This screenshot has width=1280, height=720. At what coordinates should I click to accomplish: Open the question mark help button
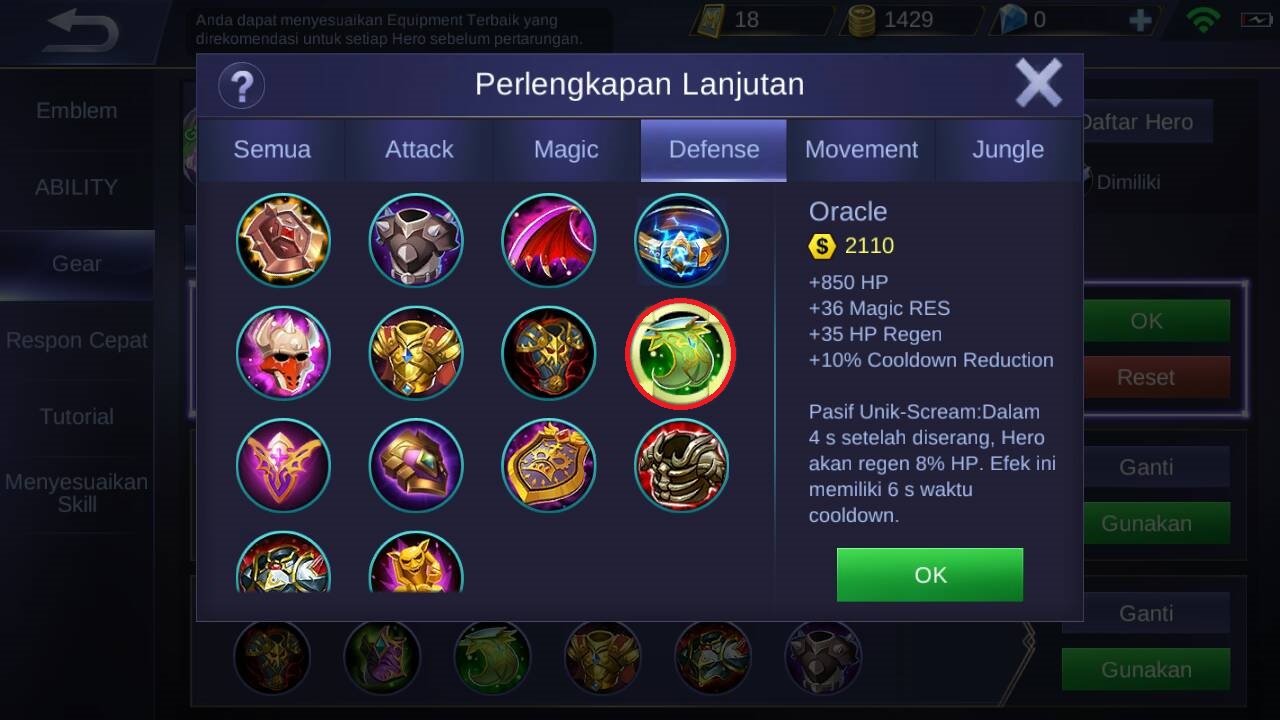tap(241, 85)
